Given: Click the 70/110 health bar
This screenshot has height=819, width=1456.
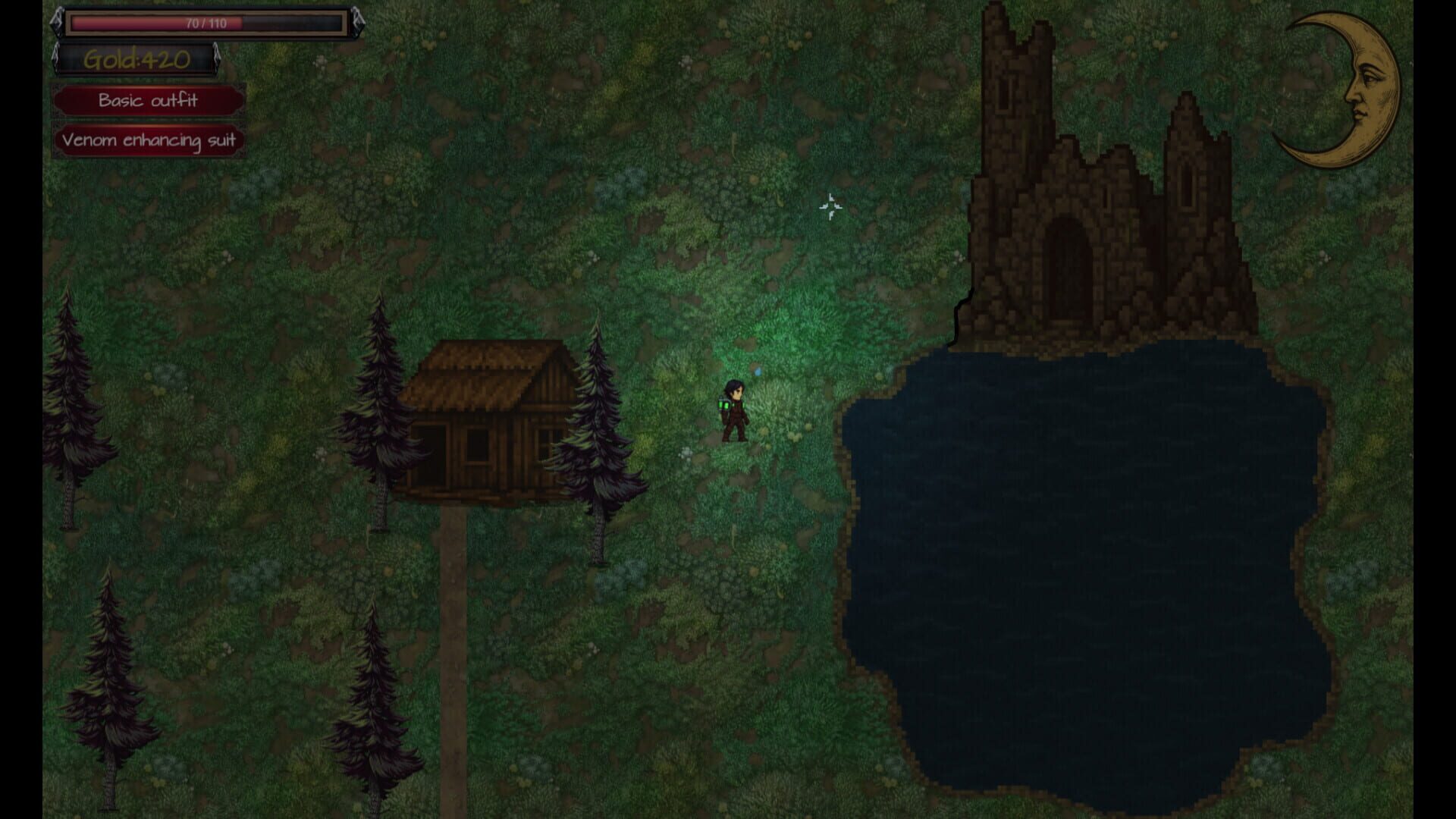Looking at the screenshot, I should click(206, 23).
